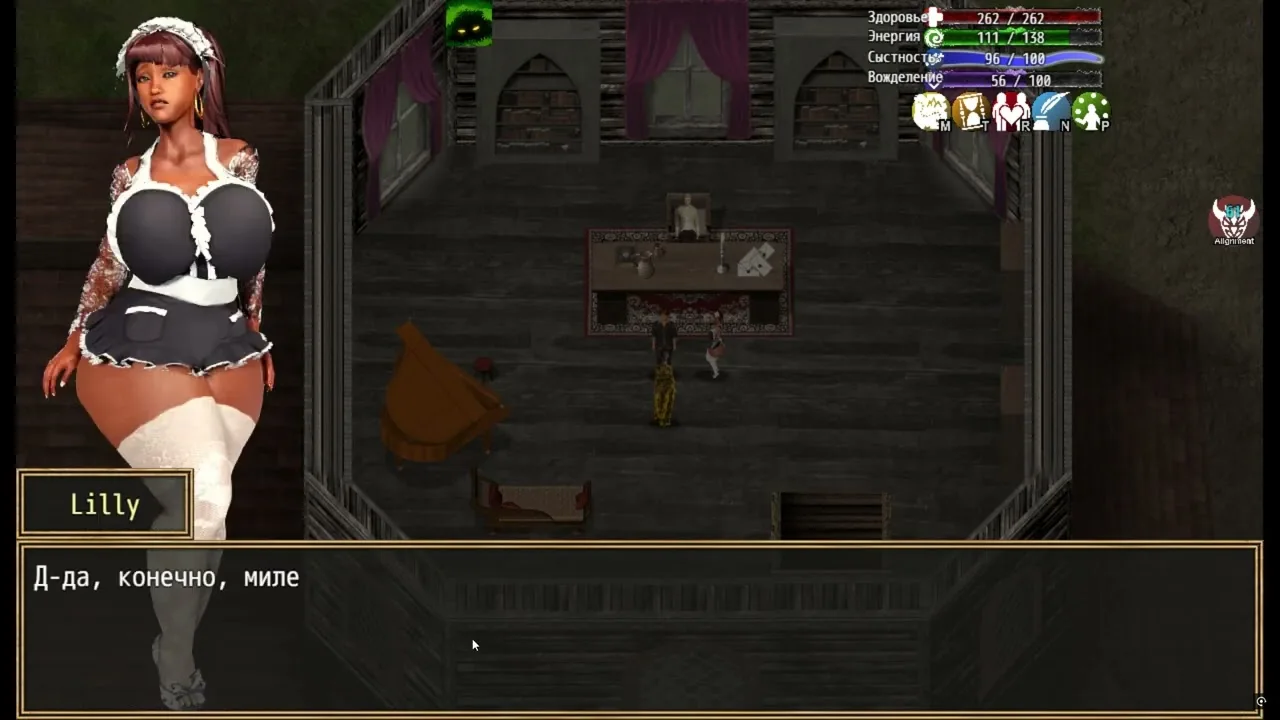Advance Lilly's dialogue text box
Image resolution: width=1280 pixels, height=720 pixels.
[640, 629]
